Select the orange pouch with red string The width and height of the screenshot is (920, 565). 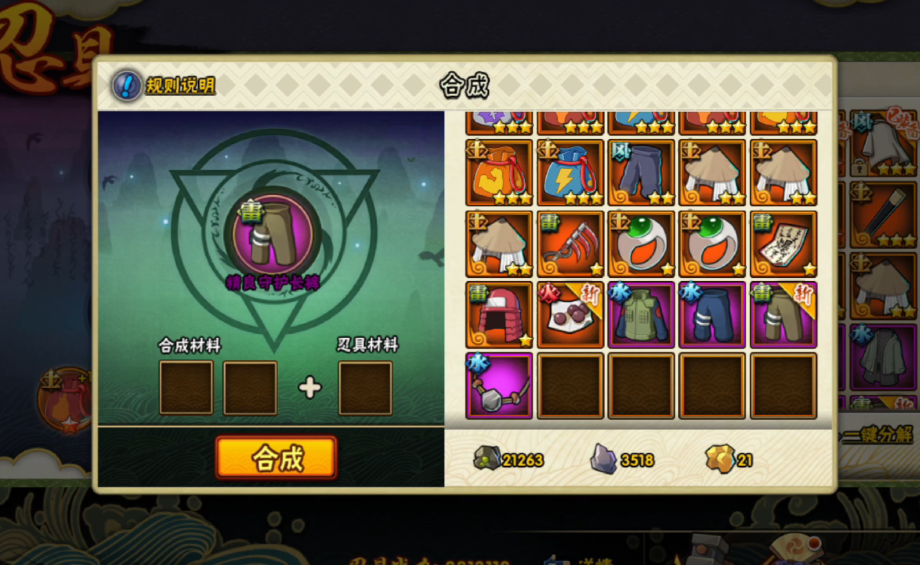(x=500, y=173)
